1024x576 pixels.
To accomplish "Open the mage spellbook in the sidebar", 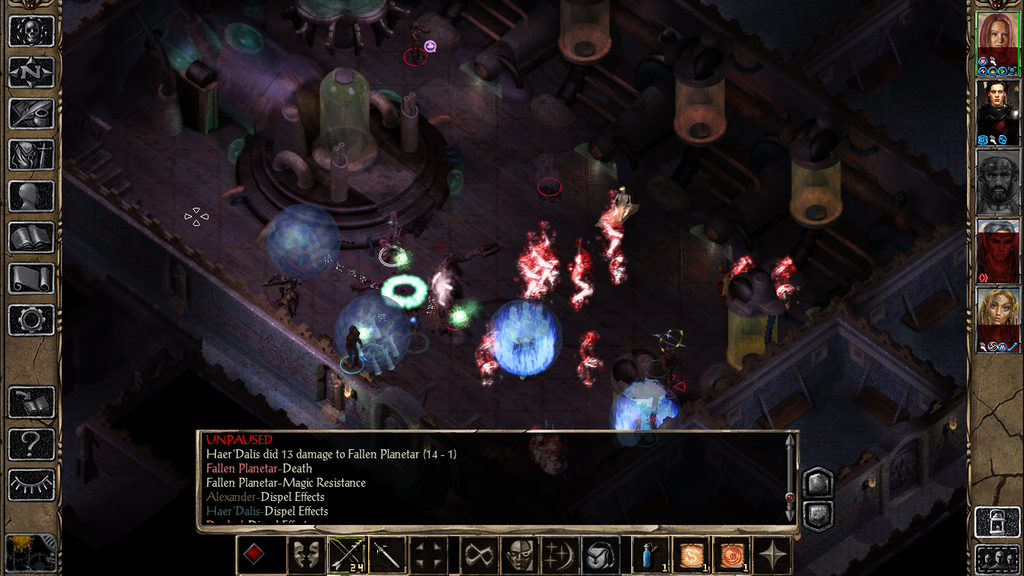I will [31, 237].
